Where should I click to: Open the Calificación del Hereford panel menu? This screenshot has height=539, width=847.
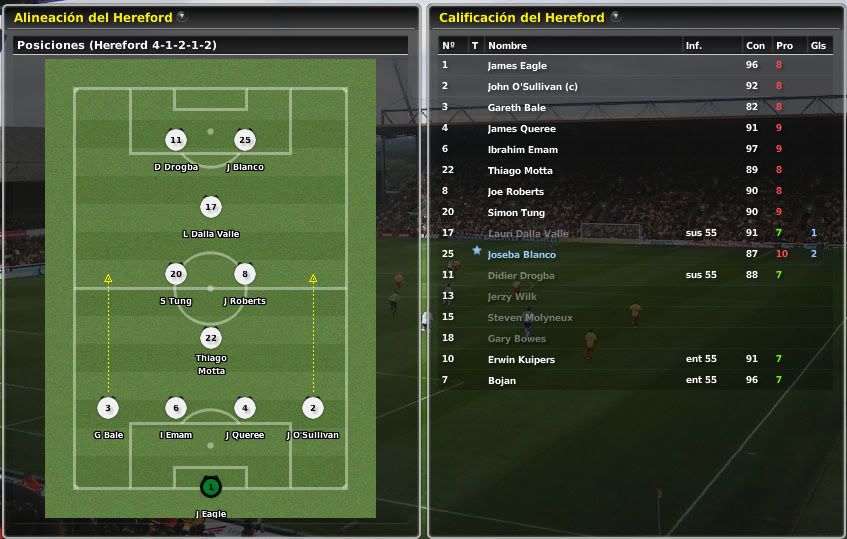(615, 17)
